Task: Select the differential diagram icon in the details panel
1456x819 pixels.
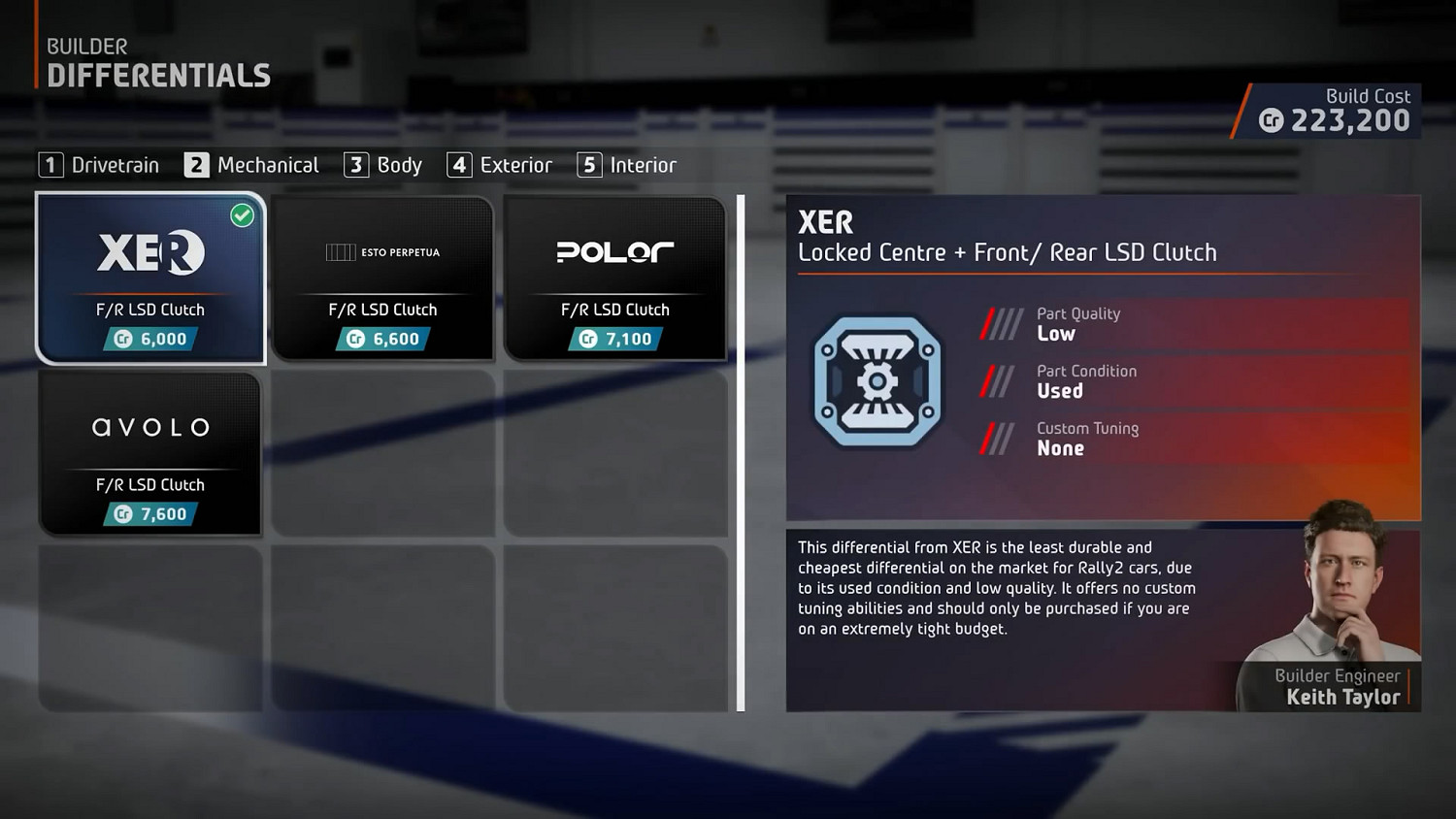Action: 877,381
